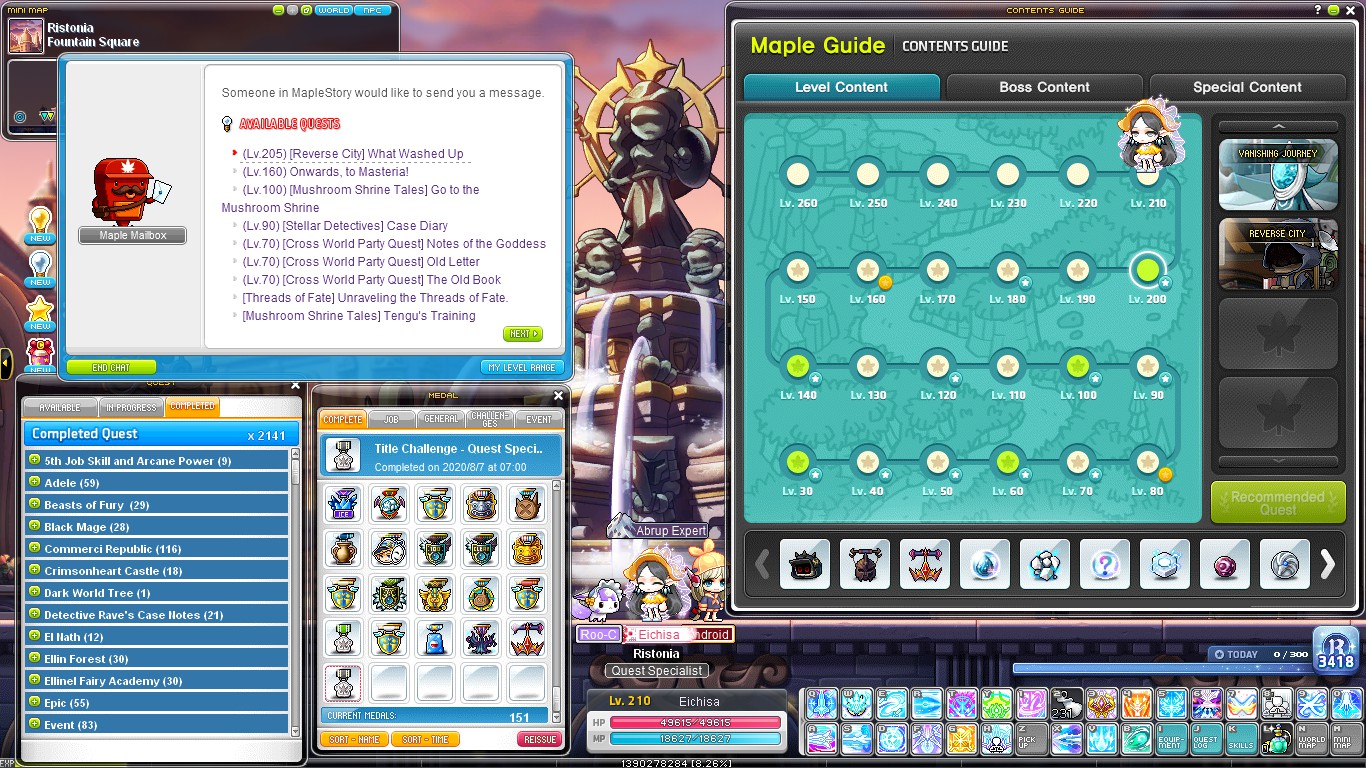Open the Skills window icon
This screenshot has height=768, width=1366.
[1242, 738]
